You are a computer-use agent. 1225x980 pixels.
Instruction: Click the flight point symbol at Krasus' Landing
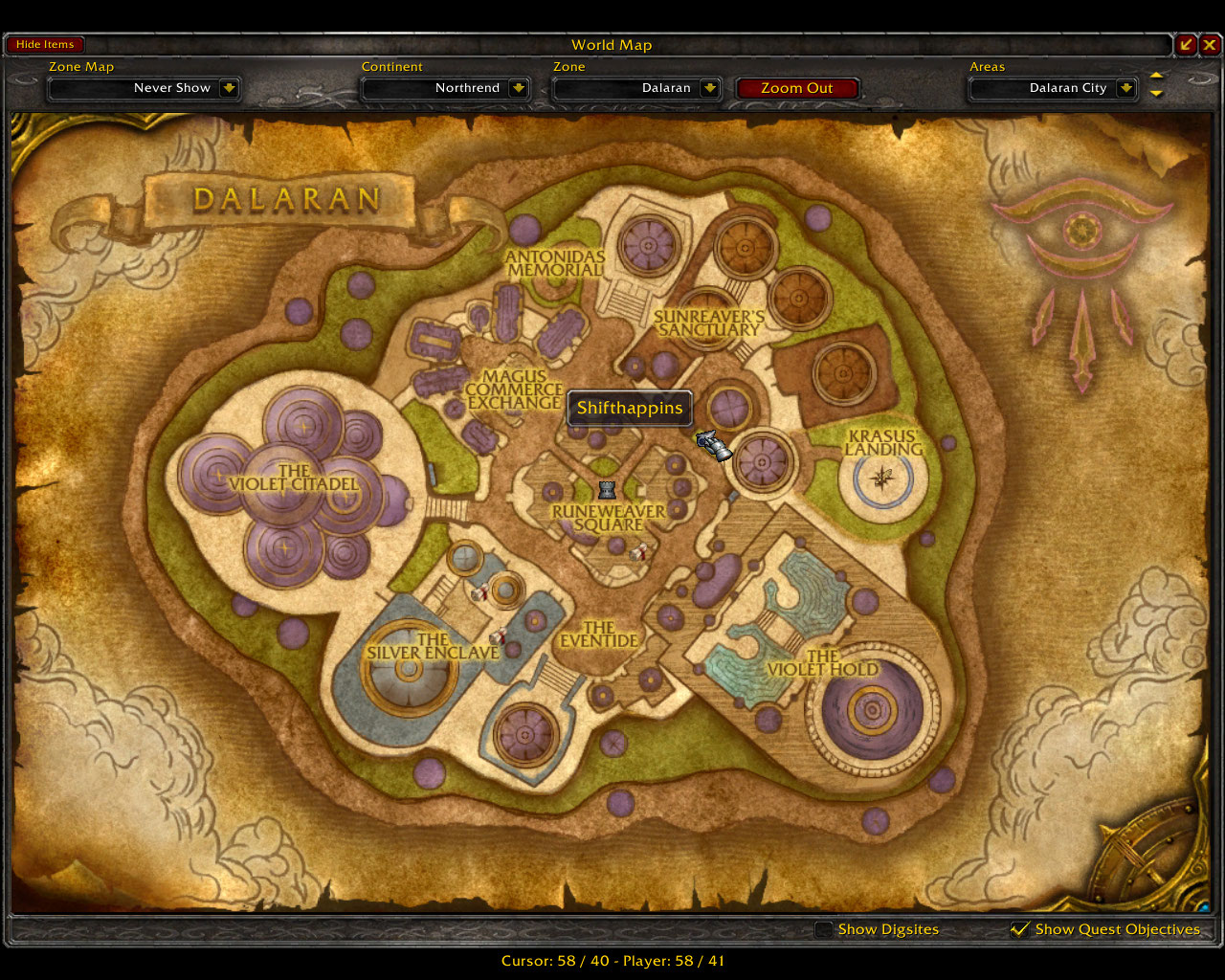(880, 479)
